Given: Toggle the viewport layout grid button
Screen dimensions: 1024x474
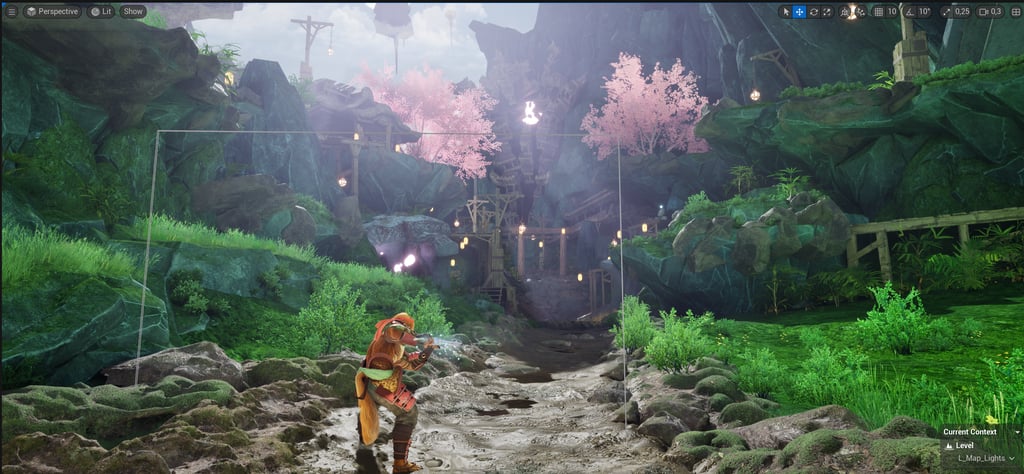Looking at the screenshot, I should coord(1014,12).
